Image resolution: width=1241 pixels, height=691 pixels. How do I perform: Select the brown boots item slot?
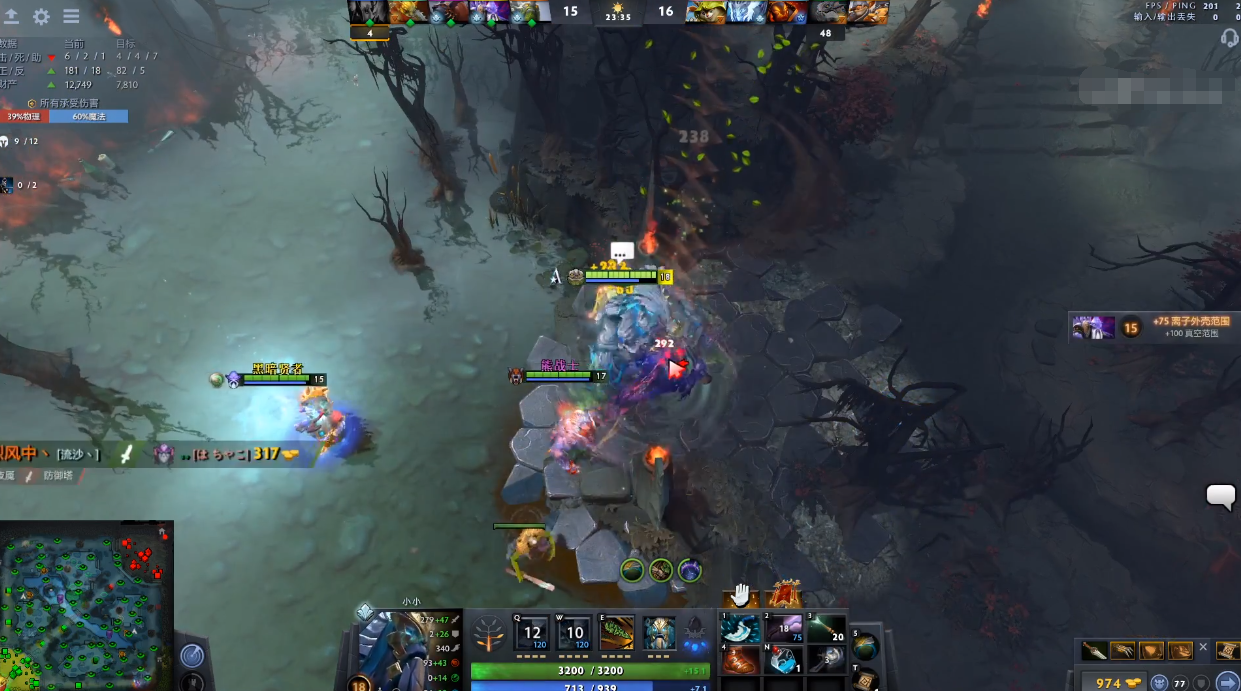[741, 660]
